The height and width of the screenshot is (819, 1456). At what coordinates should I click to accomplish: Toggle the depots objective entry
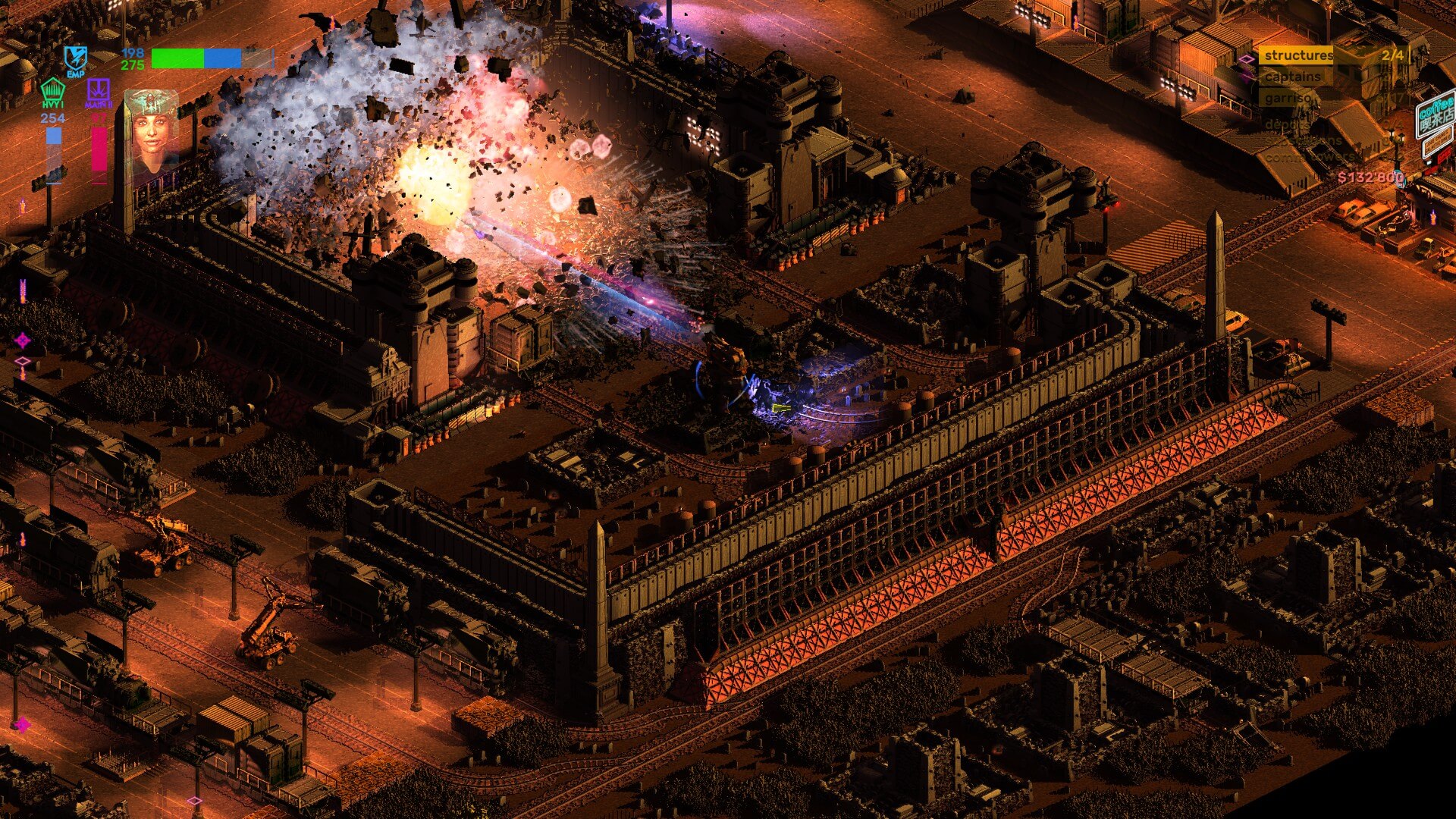coord(1288,125)
